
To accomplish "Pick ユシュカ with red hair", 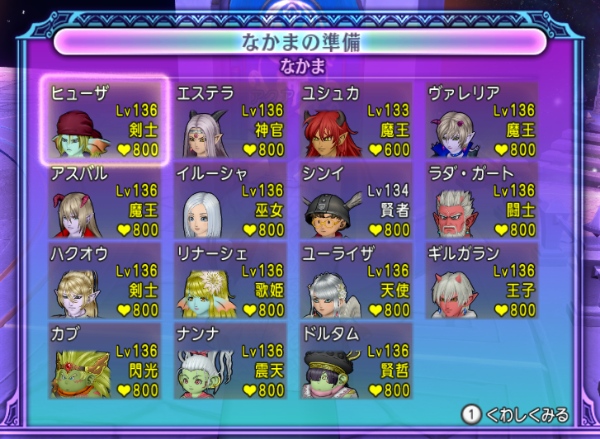I will 356,121.
